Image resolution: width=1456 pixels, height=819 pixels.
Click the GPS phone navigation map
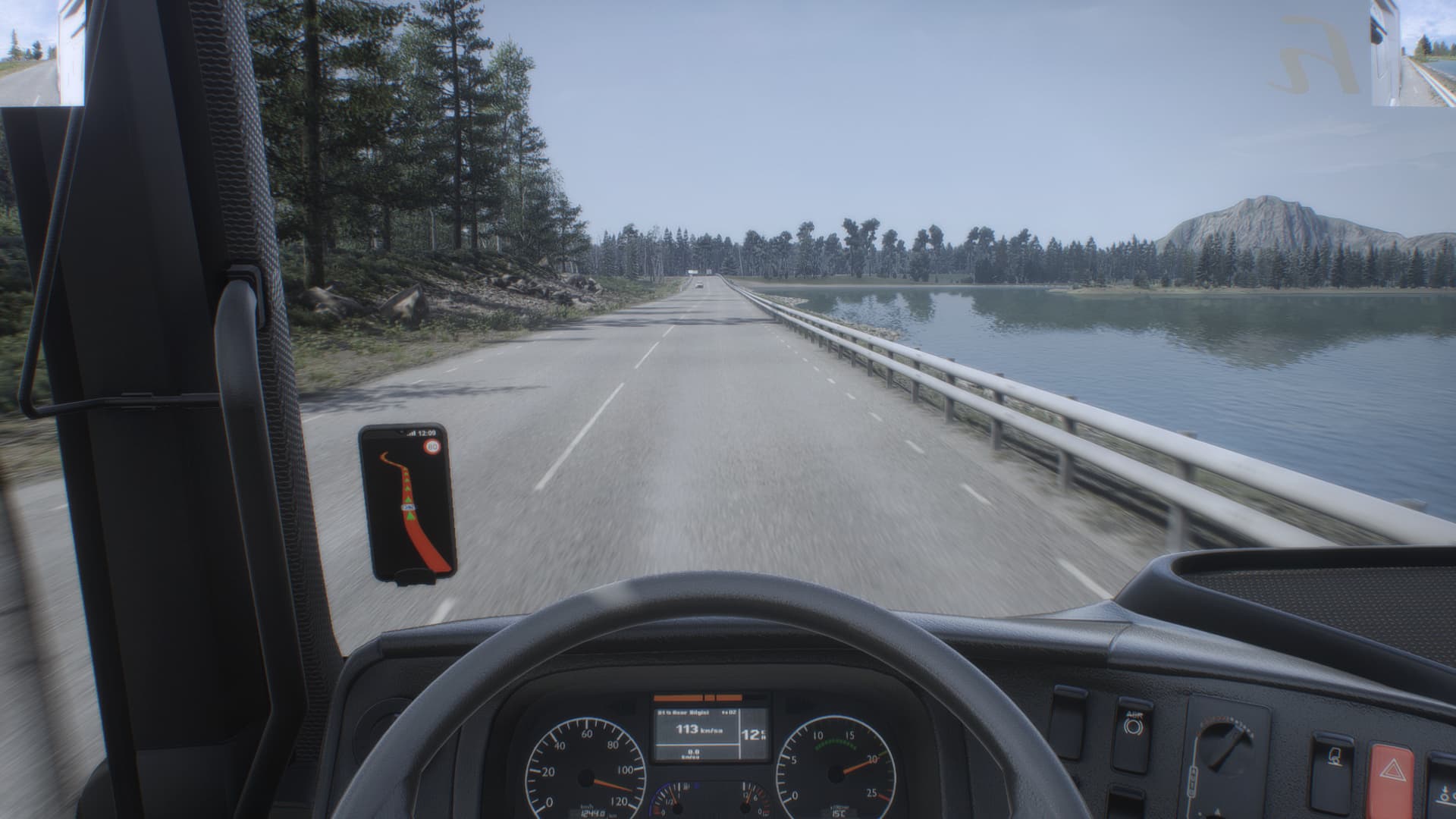407,504
